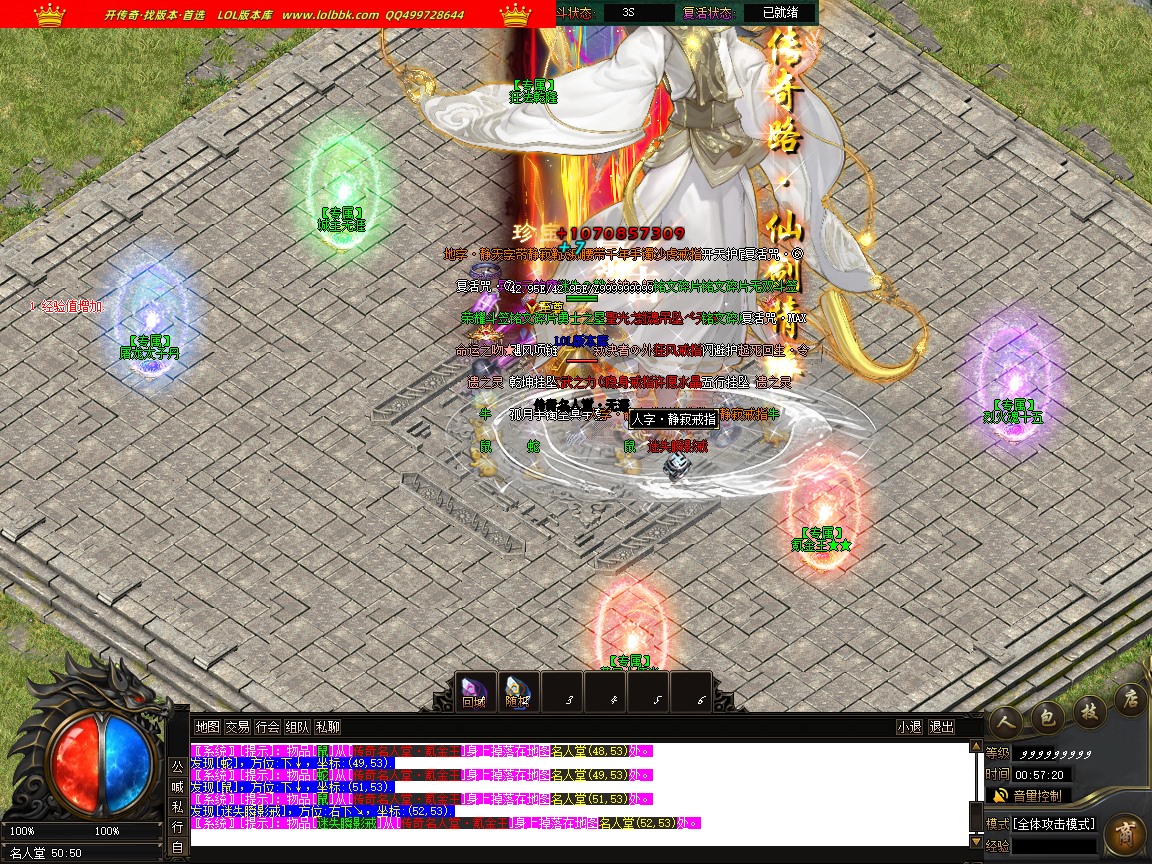Open the 店 store round button
Screen dimensions: 1152x864
[1129, 696]
